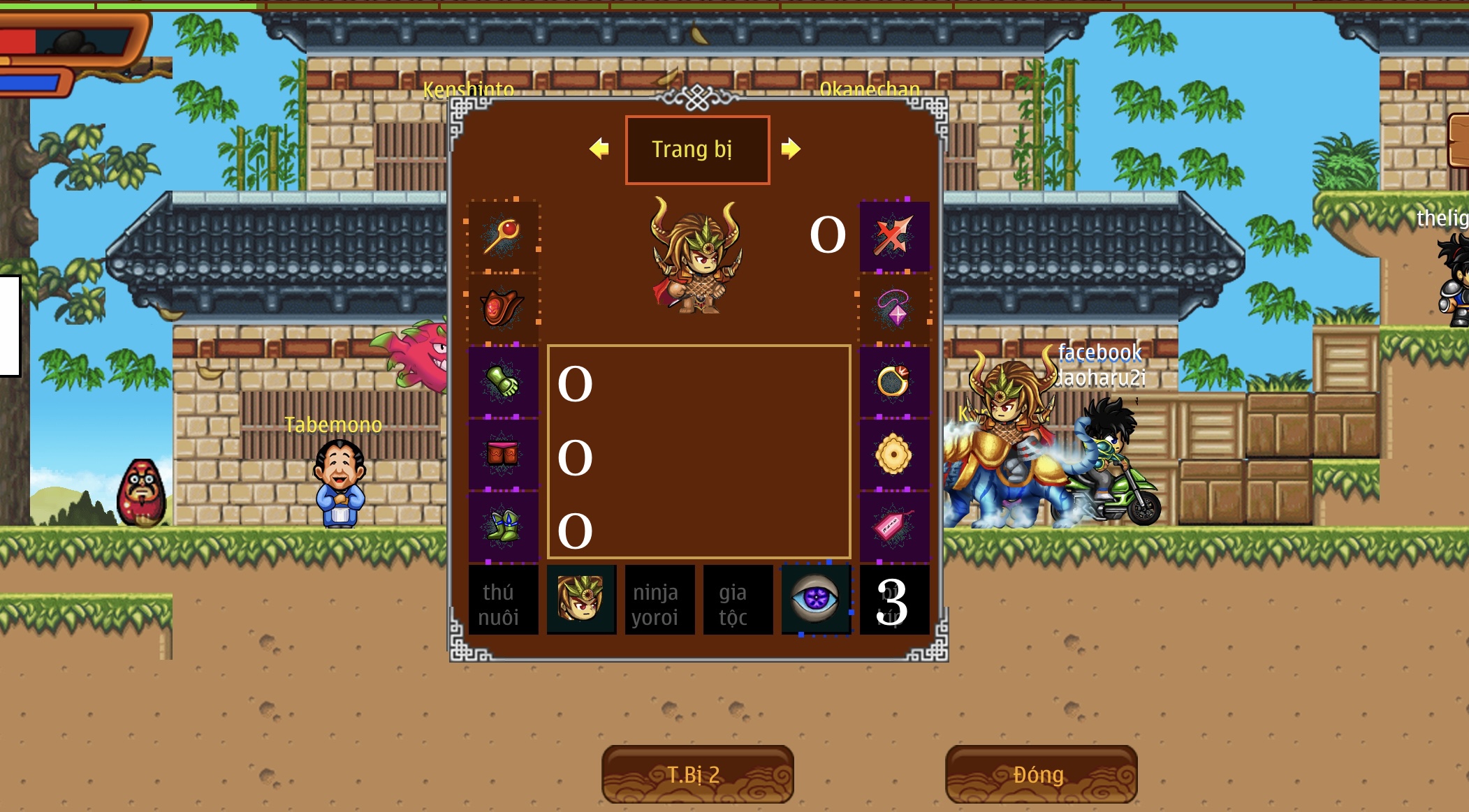Select the red pants slot
The image size is (1469, 812).
[503, 454]
